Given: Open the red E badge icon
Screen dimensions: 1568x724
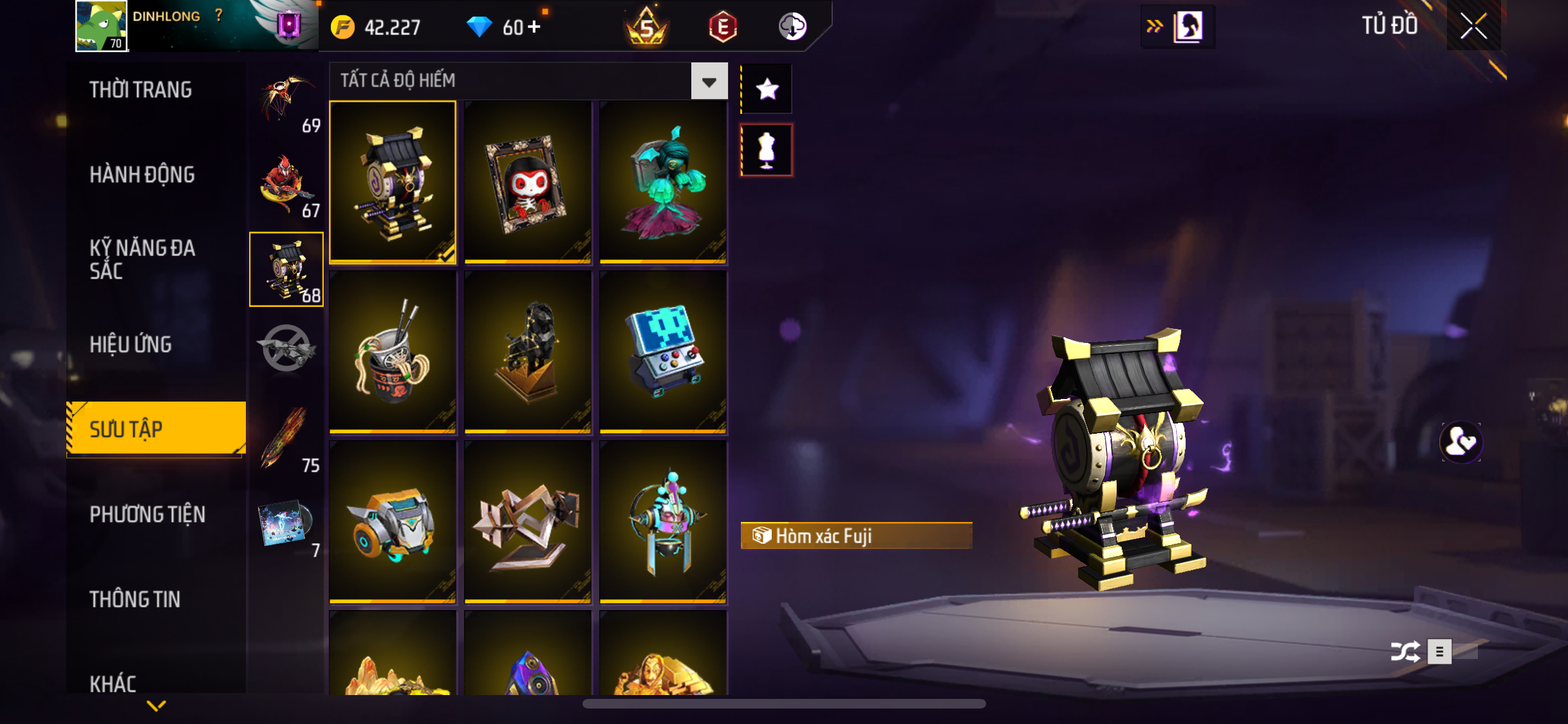Looking at the screenshot, I should click(722, 27).
